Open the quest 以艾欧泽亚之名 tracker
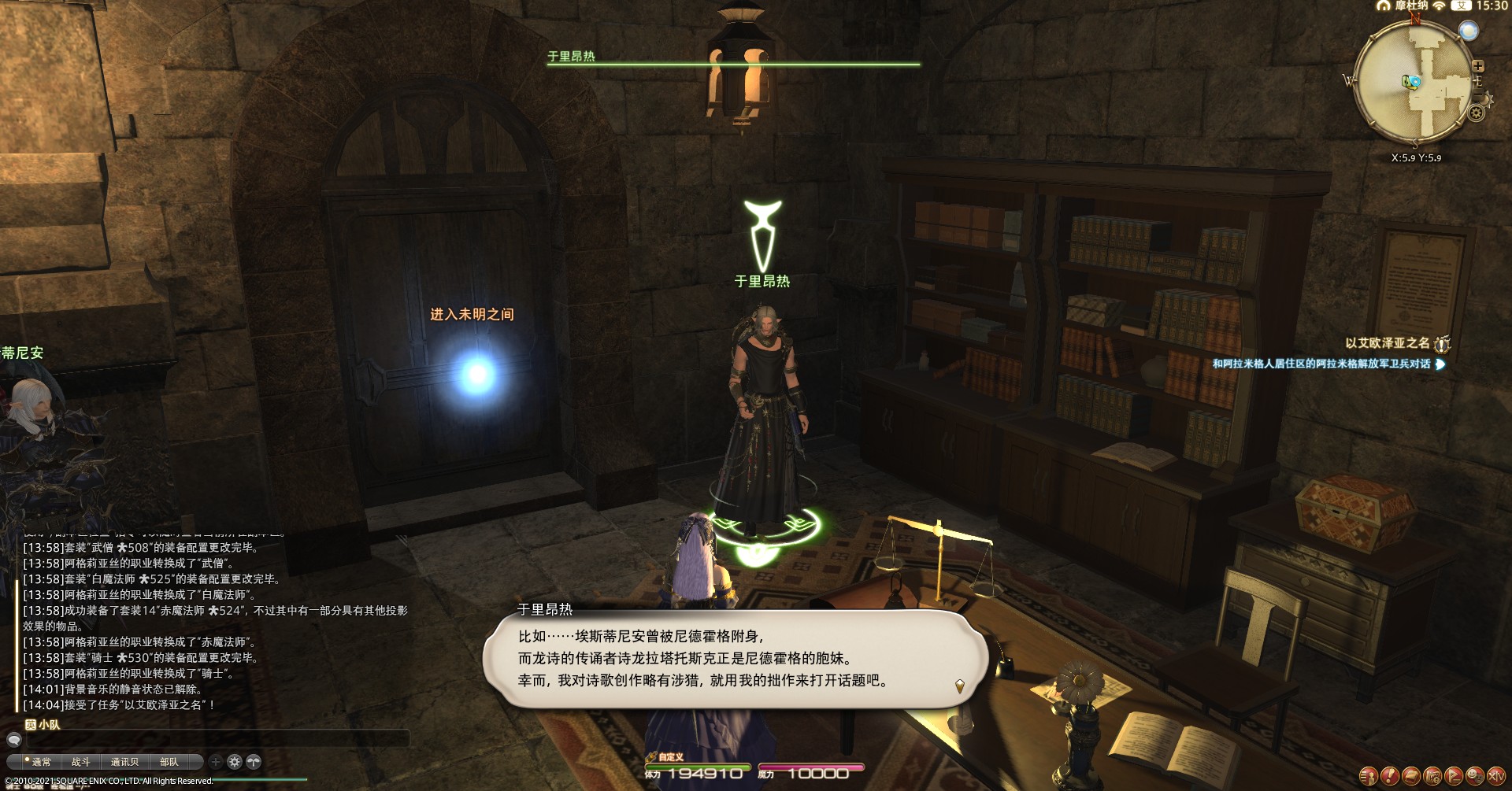The width and height of the screenshot is (1512, 791). [x=1388, y=343]
